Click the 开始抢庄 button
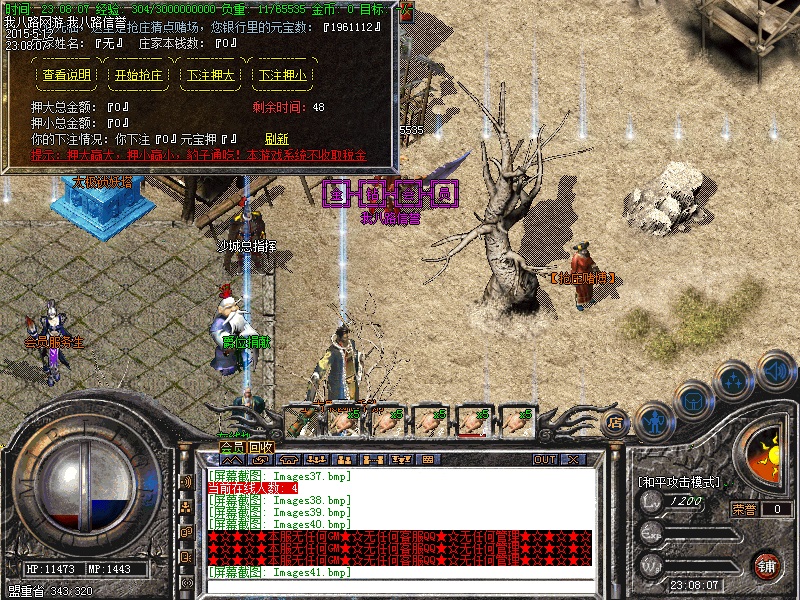The height and width of the screenshot is (600, 800). (139, 75)
